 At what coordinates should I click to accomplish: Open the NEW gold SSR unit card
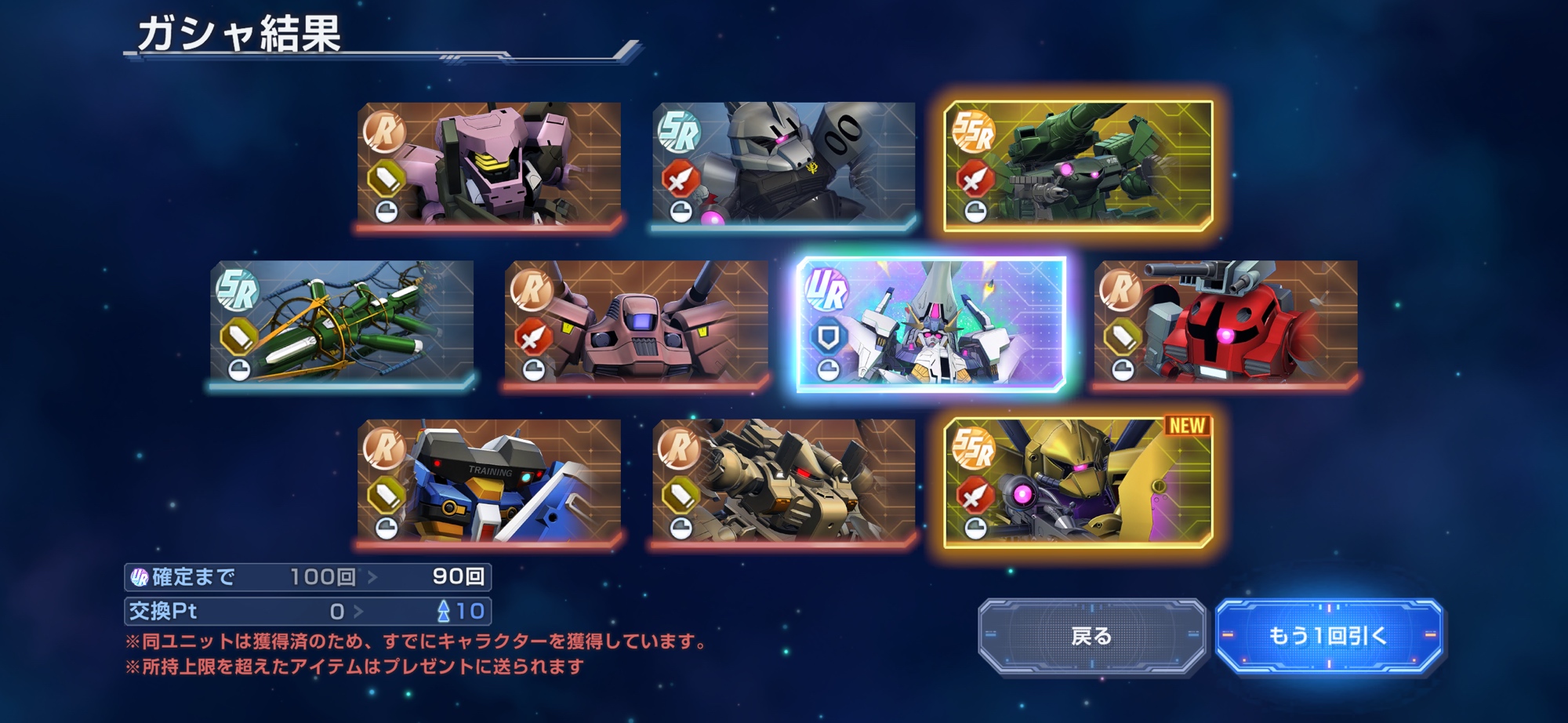point(1079,482)
